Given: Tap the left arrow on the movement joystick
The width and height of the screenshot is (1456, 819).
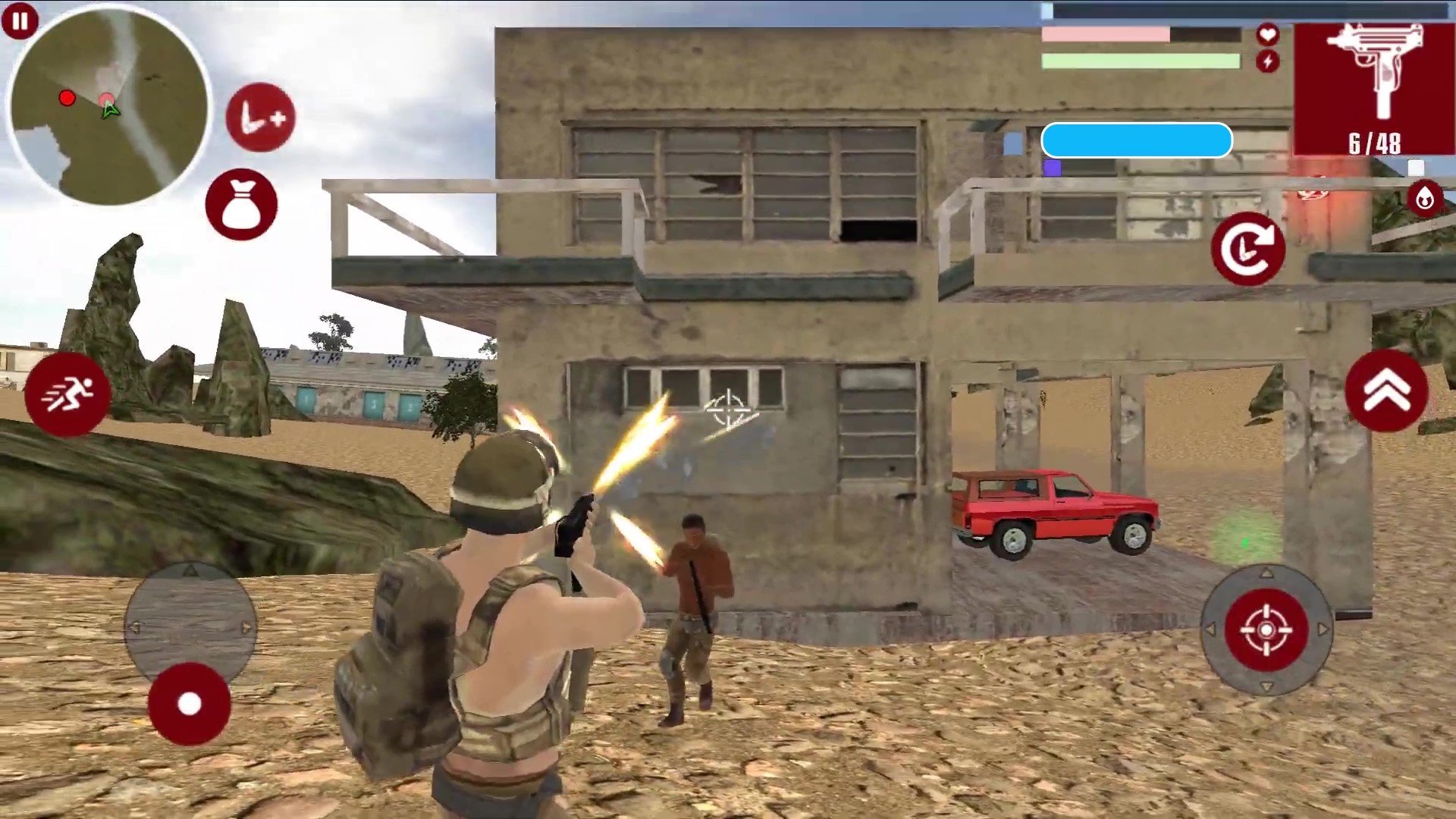Looking at the screenshot, I should tap(136, 627).
